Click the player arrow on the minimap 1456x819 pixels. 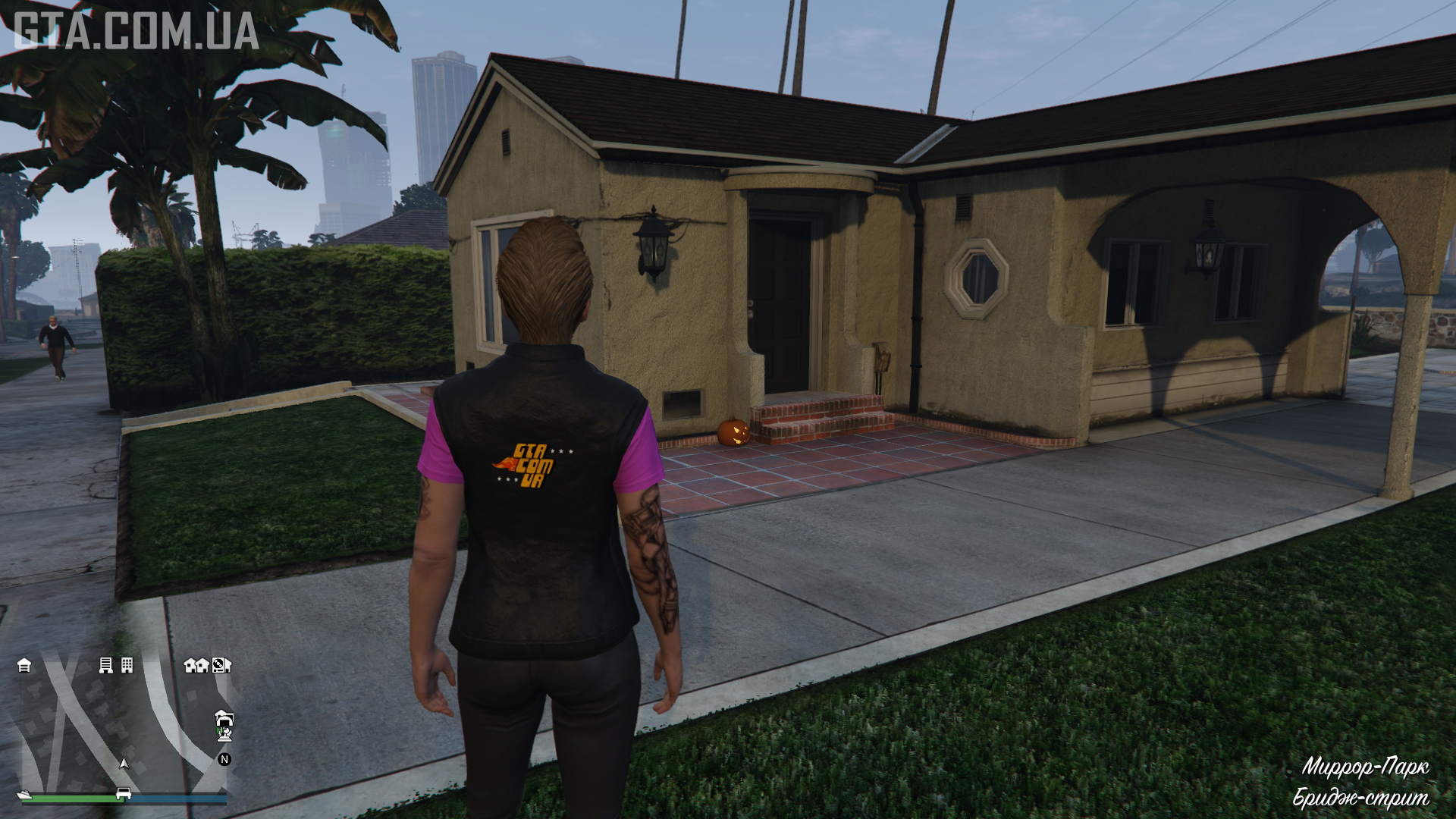click(x=124, y=763)
